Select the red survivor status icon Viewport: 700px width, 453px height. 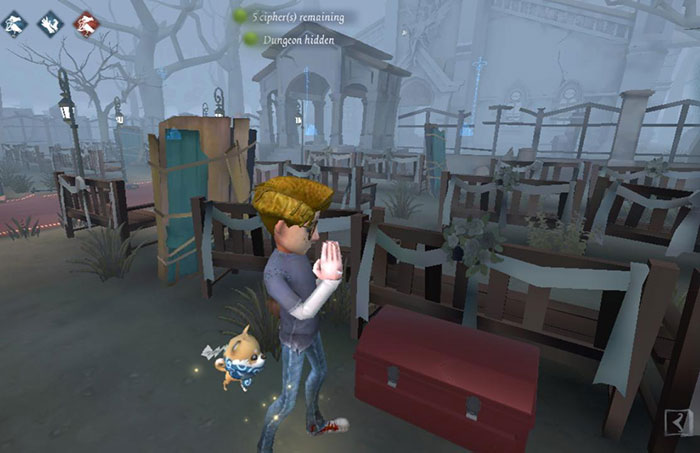point(87,24)
